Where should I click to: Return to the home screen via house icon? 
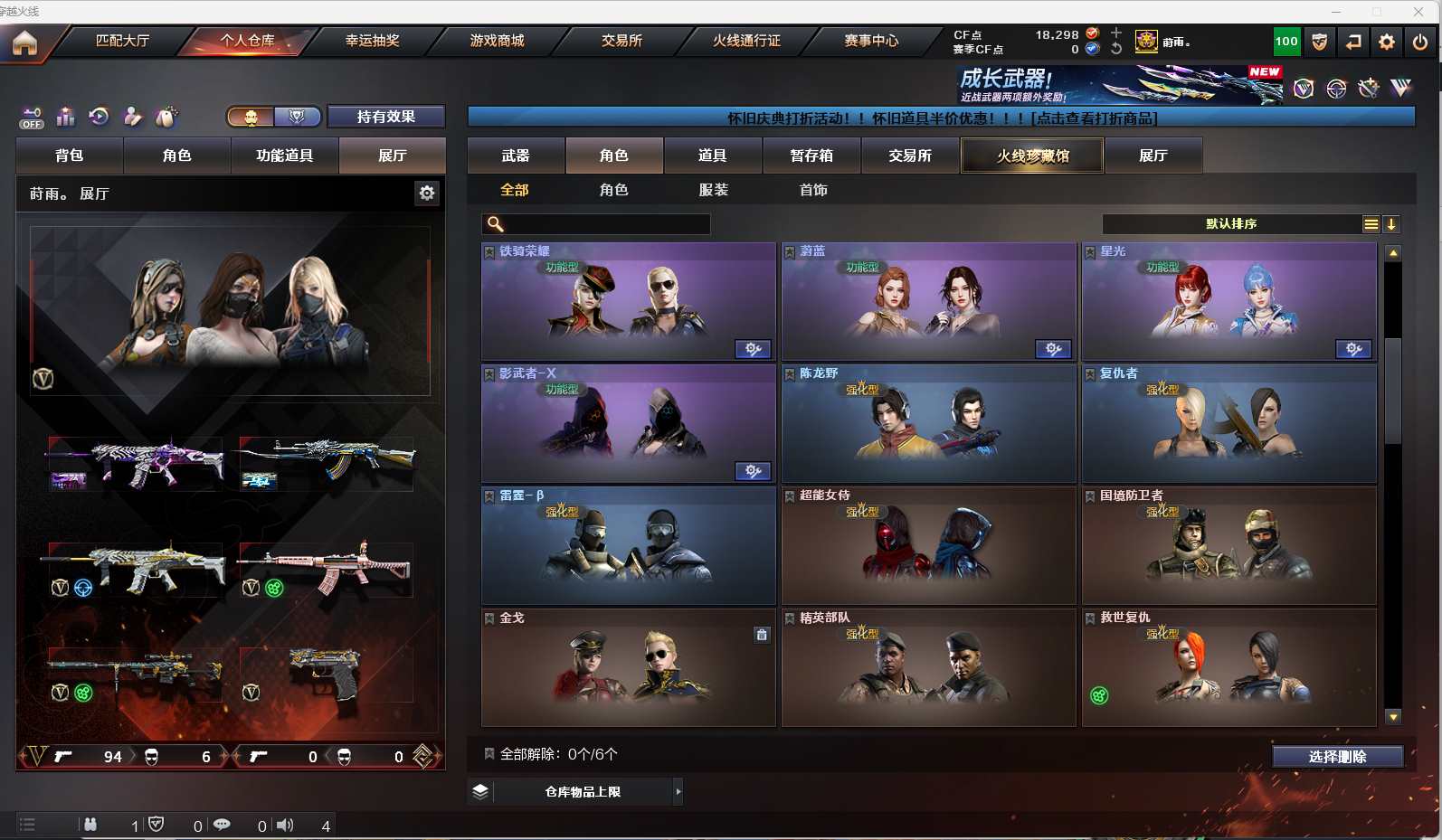24,42
